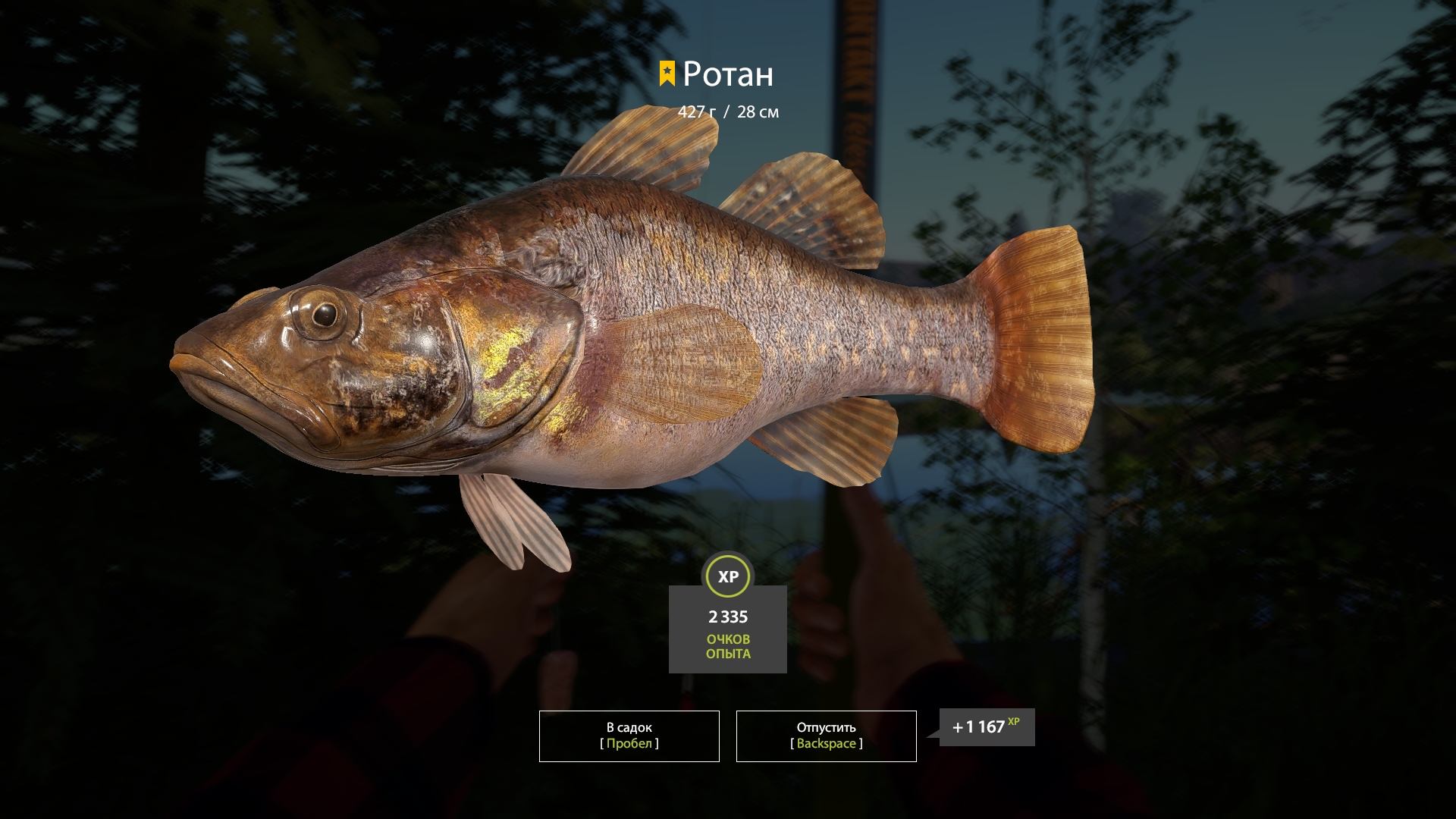Put the Ротан in the keepnet (В садок)
Viewport: 1456px width, 819px height.
629,736
